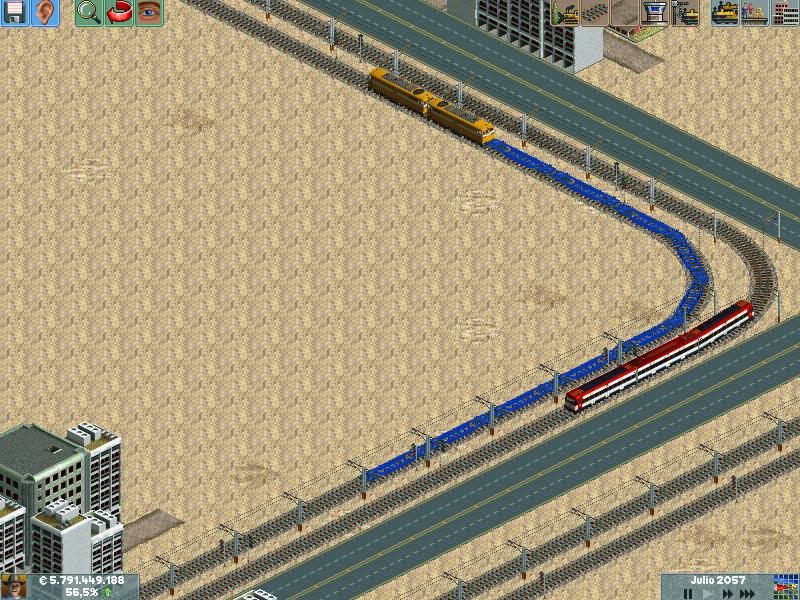Open the station building tool

pyautogui.click(x=654, y=13)
